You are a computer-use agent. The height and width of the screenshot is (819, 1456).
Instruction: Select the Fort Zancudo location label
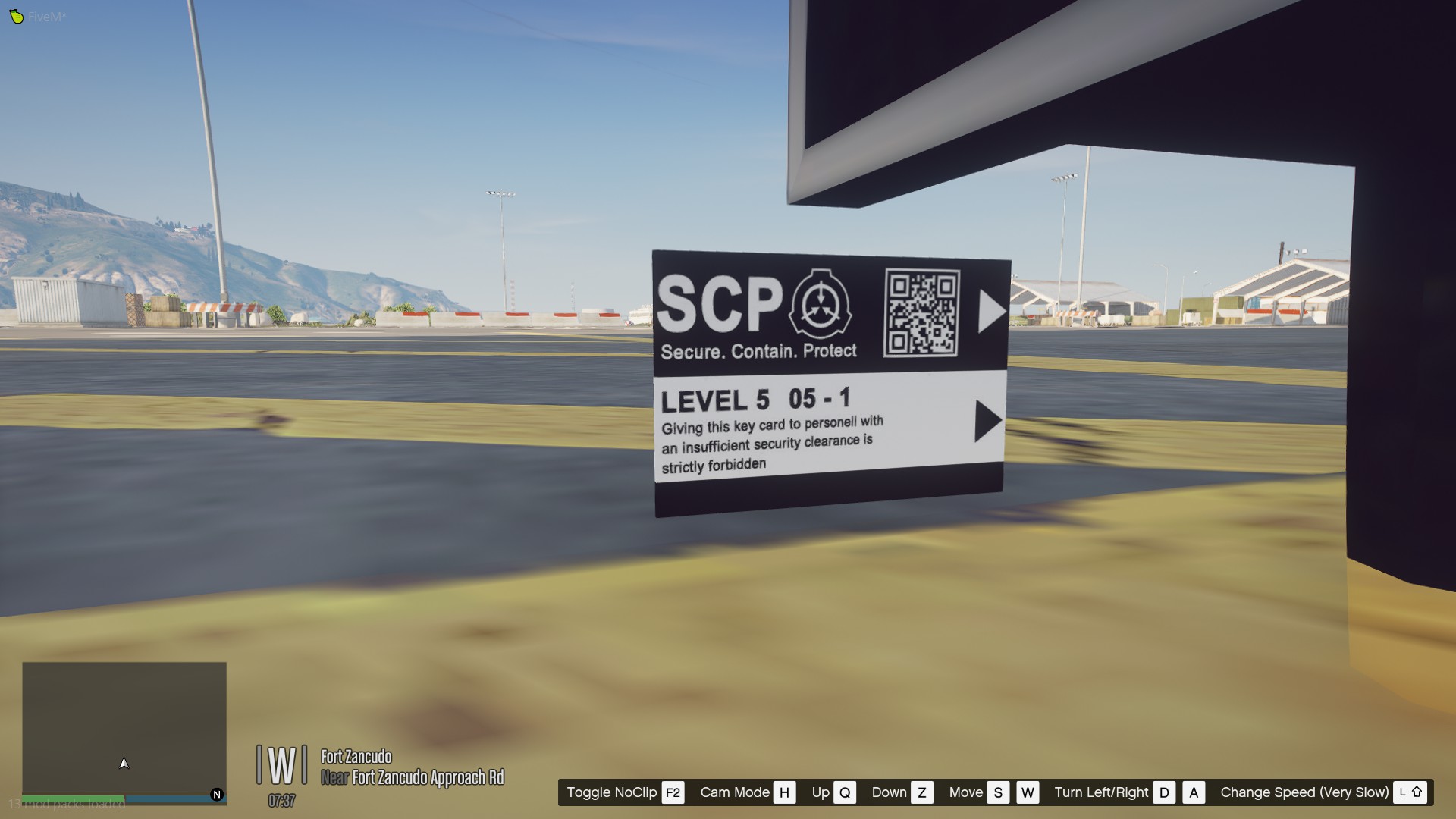coord(356,757)
